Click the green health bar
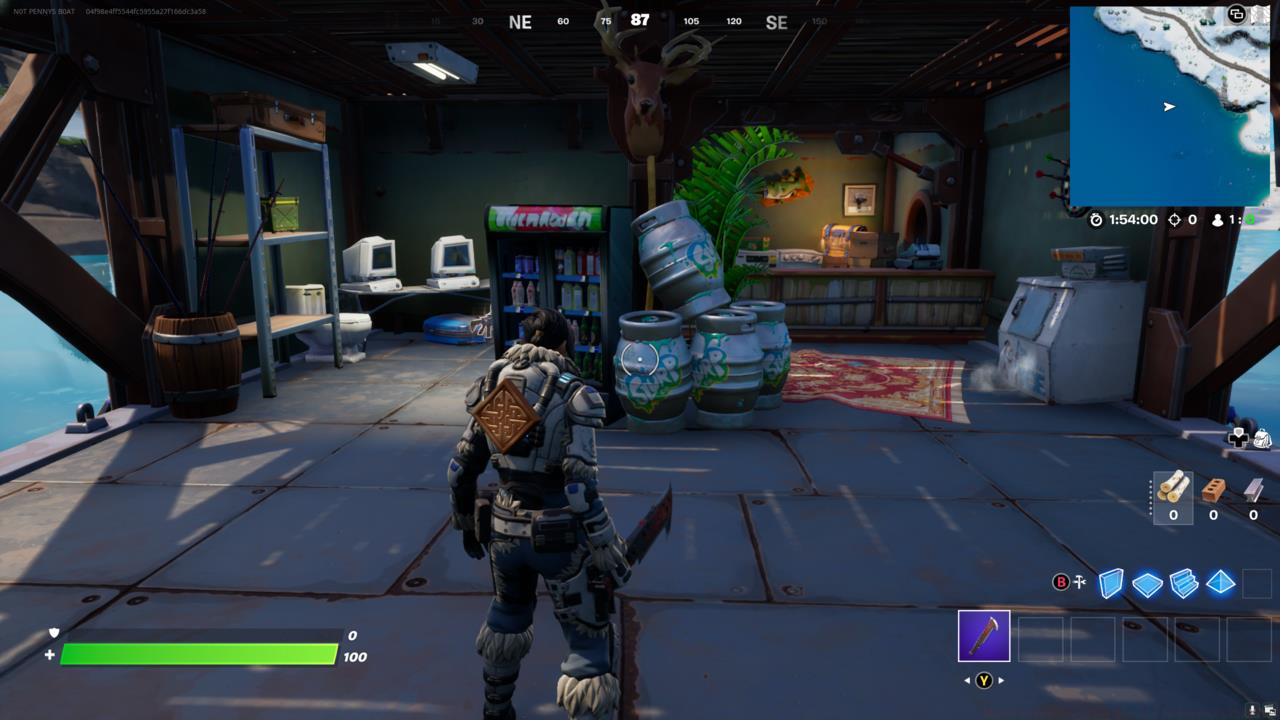Screen dimensions: 1280x720 point(200,652)
